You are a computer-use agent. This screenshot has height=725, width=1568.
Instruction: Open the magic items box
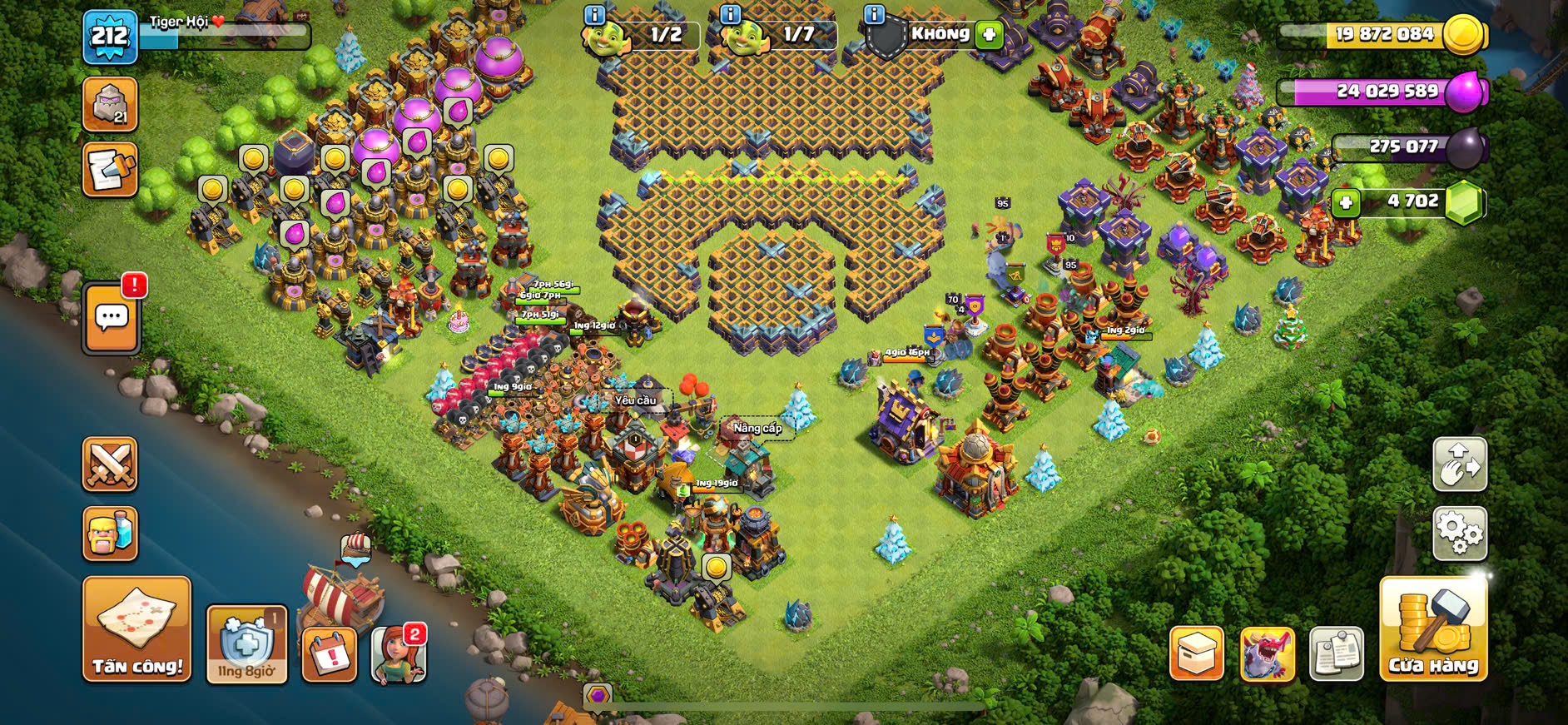(1196, 653)
